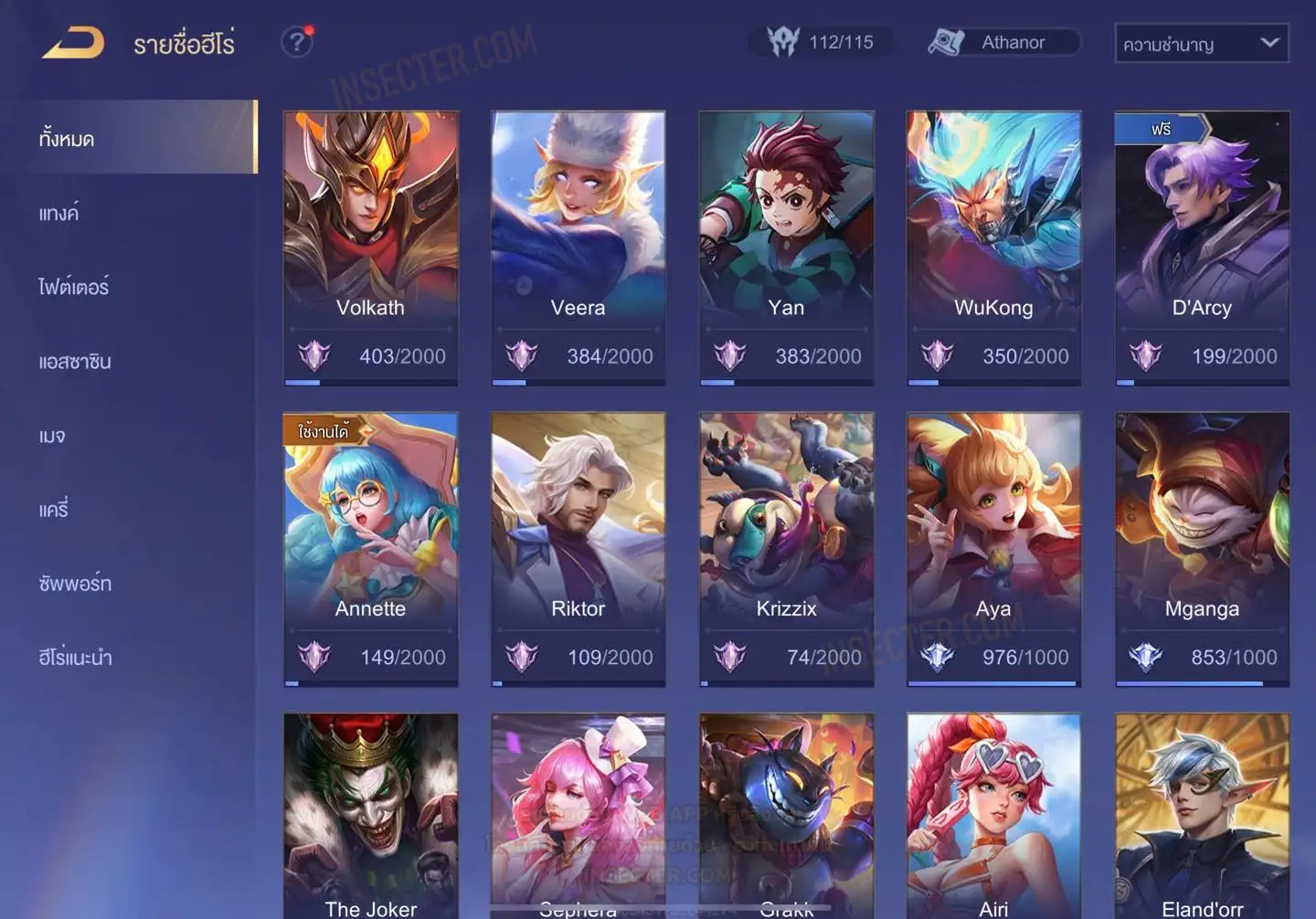Click the Athanor button

pos(1004,42)
